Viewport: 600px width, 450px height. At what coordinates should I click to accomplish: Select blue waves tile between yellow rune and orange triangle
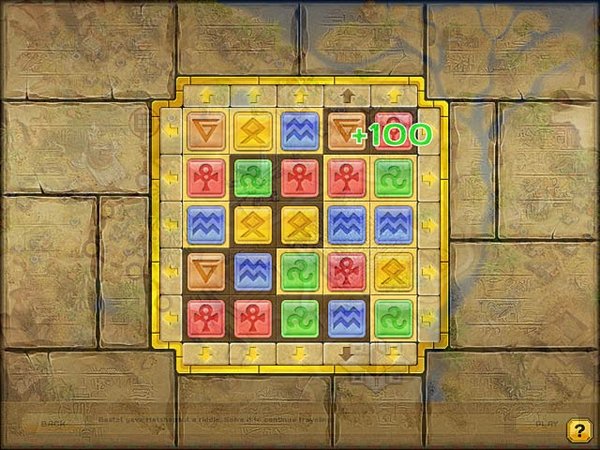[x=299, y=130]
